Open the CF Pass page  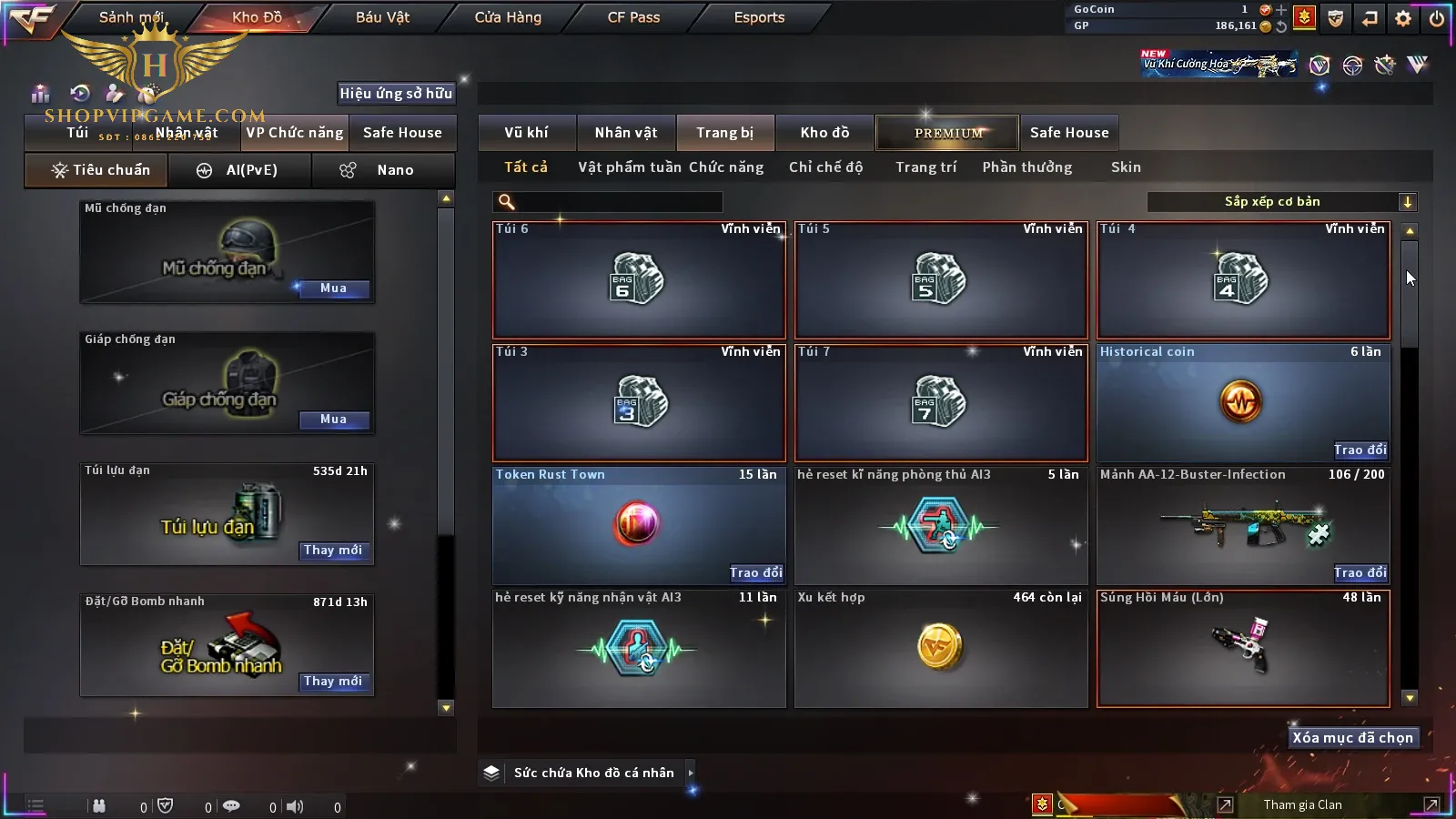[633, 17]
